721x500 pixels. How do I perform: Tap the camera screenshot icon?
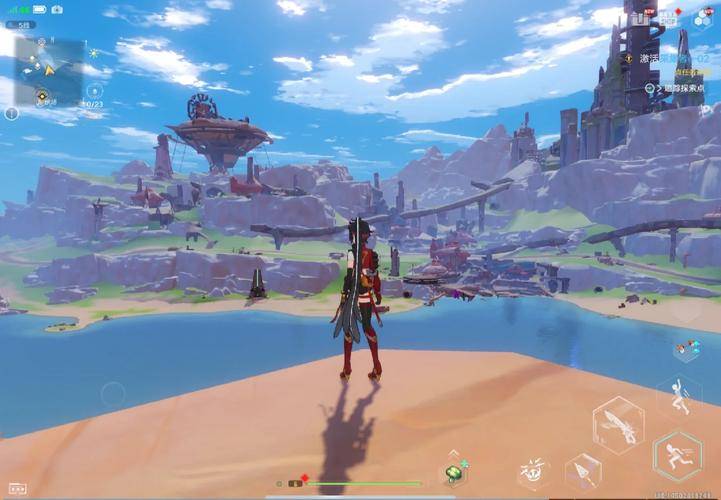[57, 9]
